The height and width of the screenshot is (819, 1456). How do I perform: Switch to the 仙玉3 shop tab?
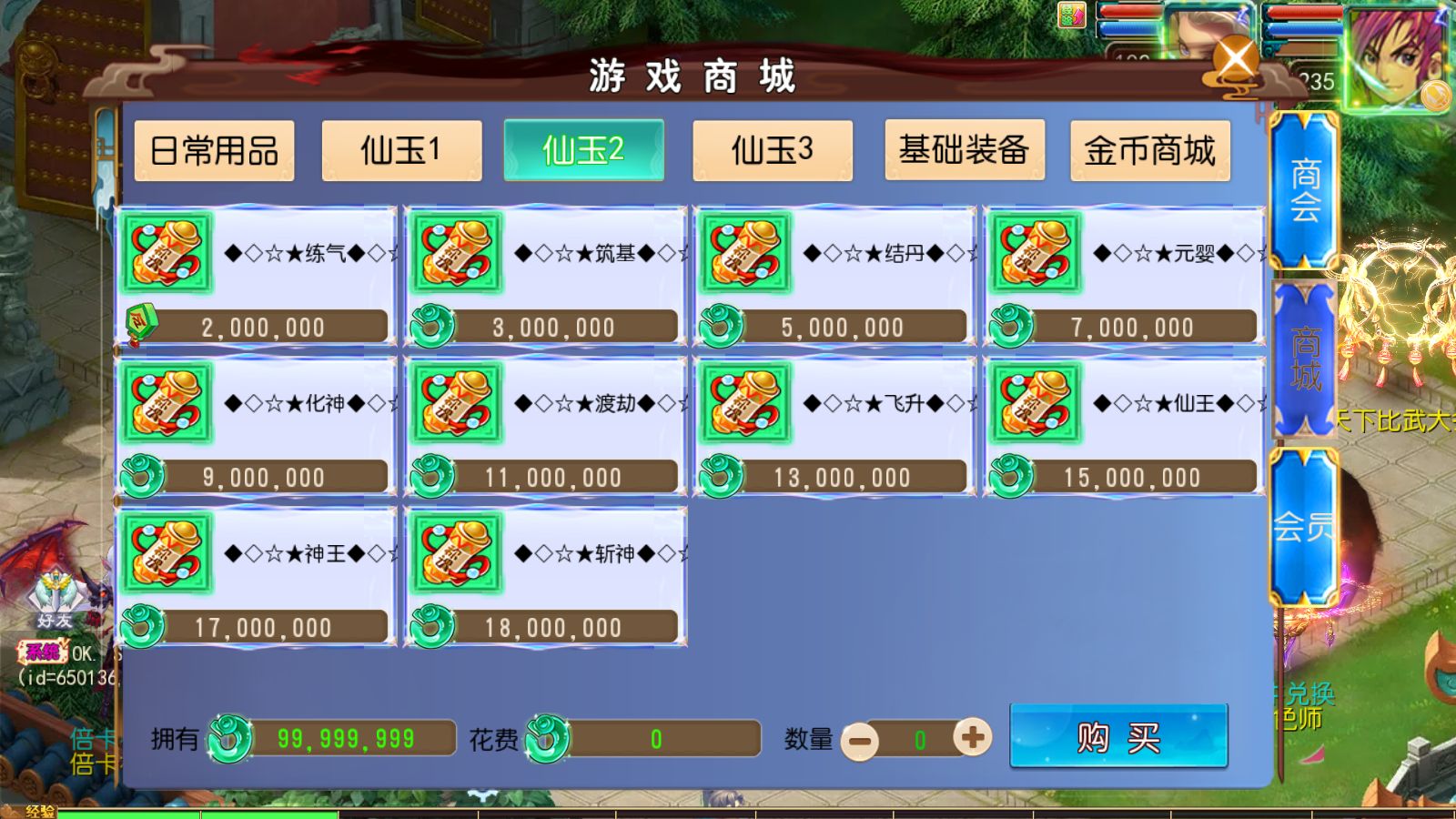(773, 150)
